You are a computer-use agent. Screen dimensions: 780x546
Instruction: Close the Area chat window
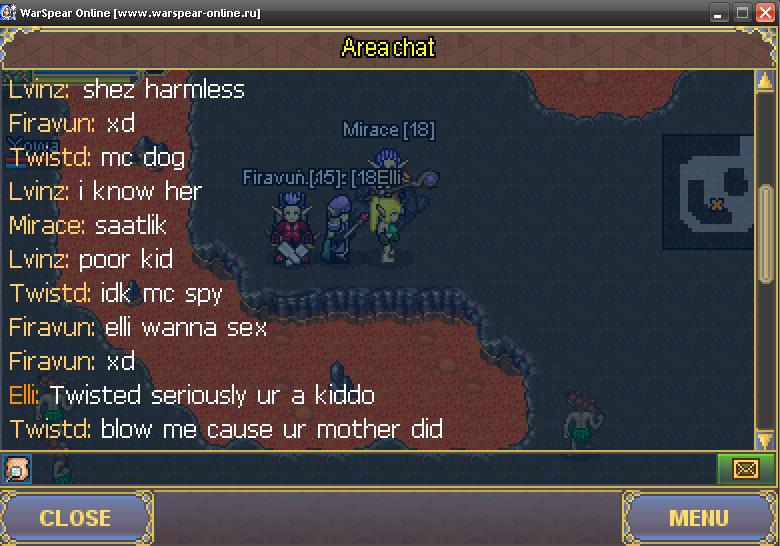[x=76, y=517]
